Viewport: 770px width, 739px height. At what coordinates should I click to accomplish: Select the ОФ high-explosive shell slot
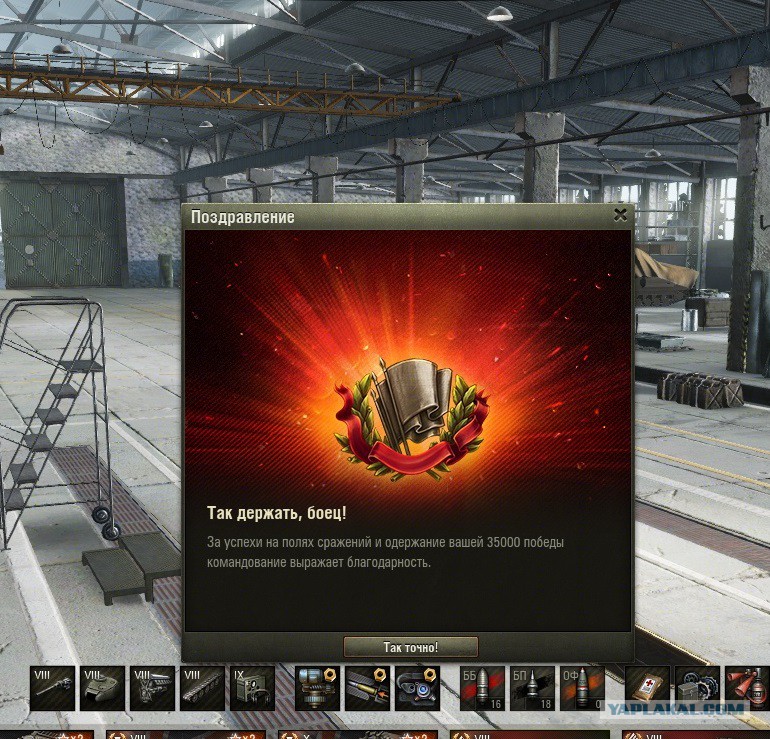(582, 688)
